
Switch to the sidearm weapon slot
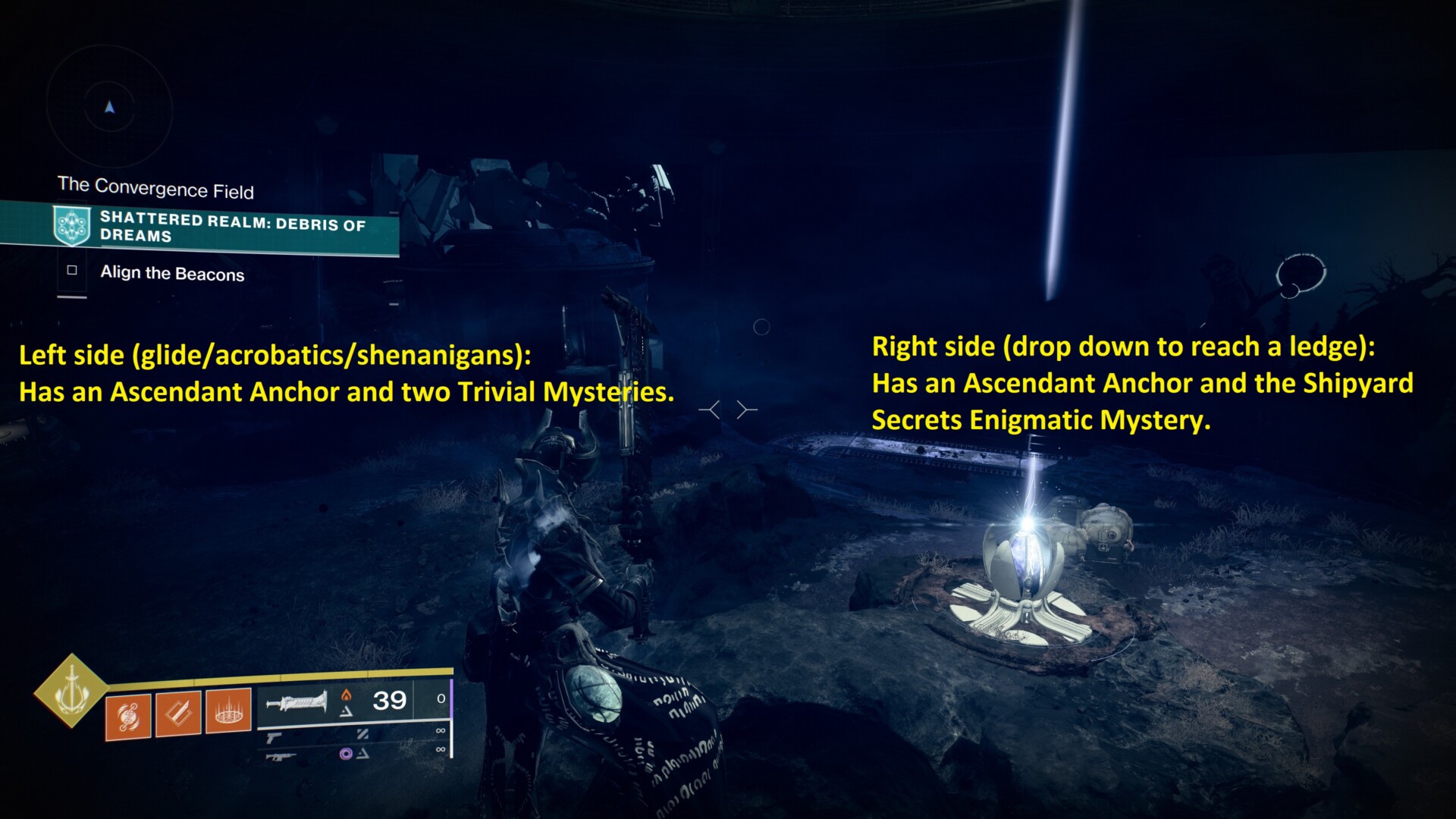pyautogui.click(x=275, y=736)
